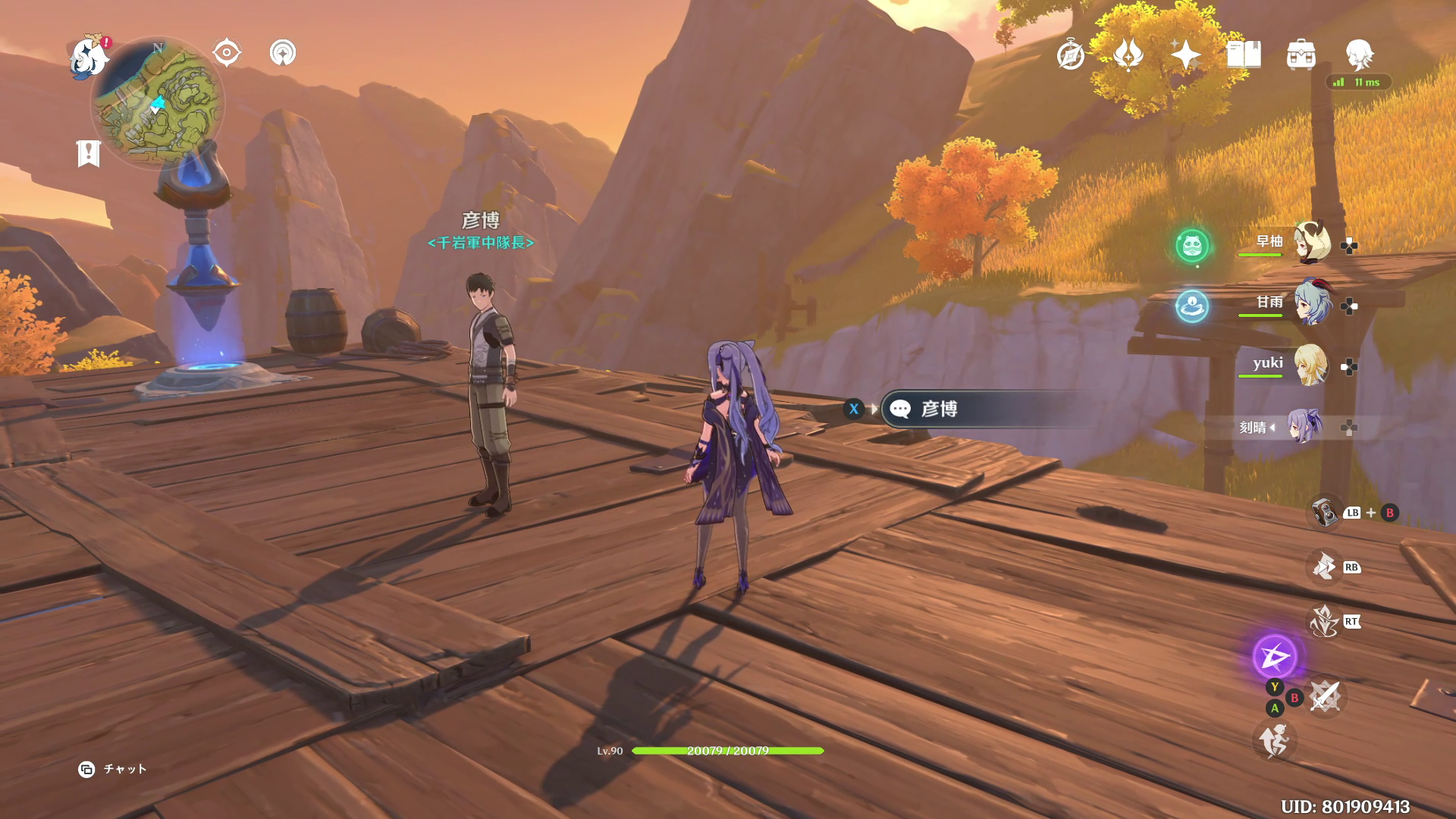Viewport: 1456px width, 819px height.
Task: Toggle the Elemental Sight eye icon
Action: coord(227,53)
